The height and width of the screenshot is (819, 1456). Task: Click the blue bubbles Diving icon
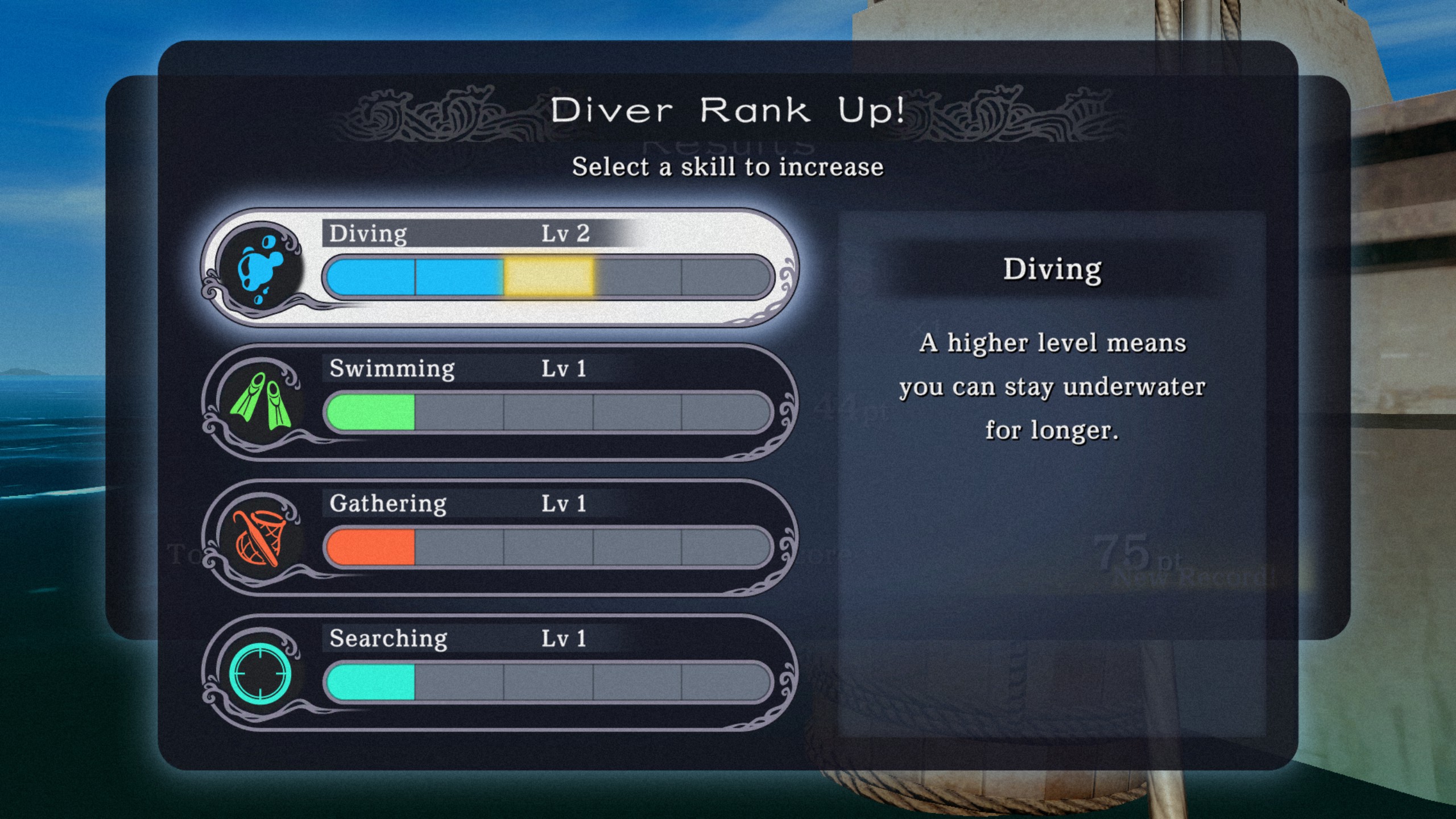point(260,266)
